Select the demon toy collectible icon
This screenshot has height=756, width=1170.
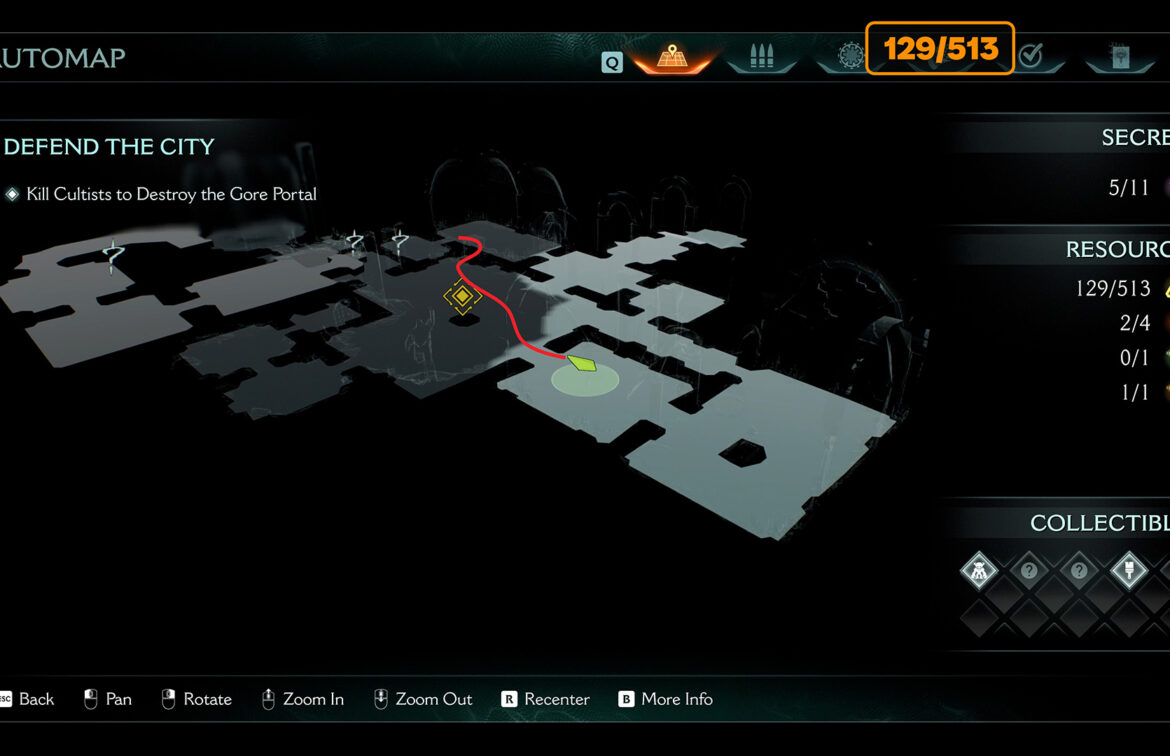coord(979,572)
